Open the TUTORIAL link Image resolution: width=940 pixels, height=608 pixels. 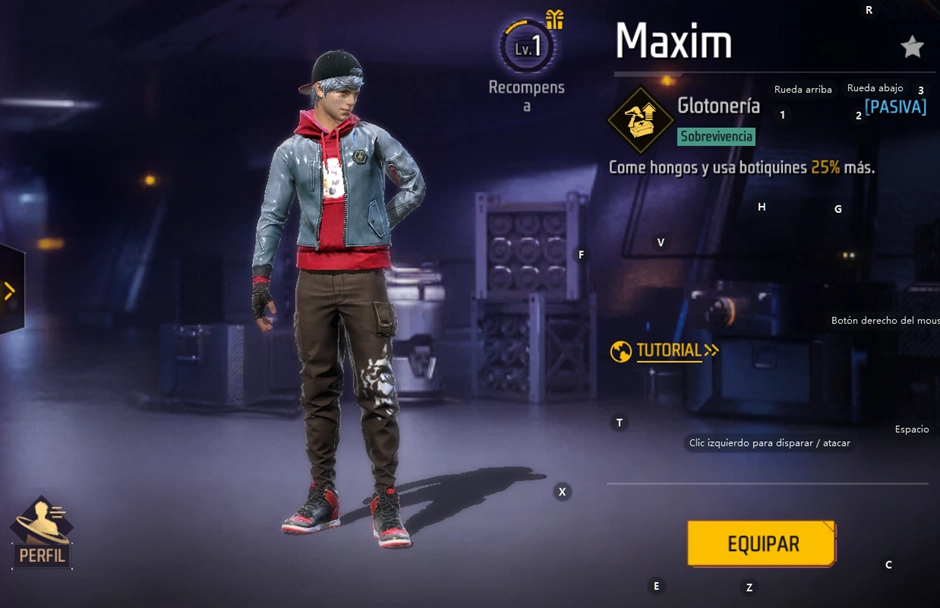(666, 351)
